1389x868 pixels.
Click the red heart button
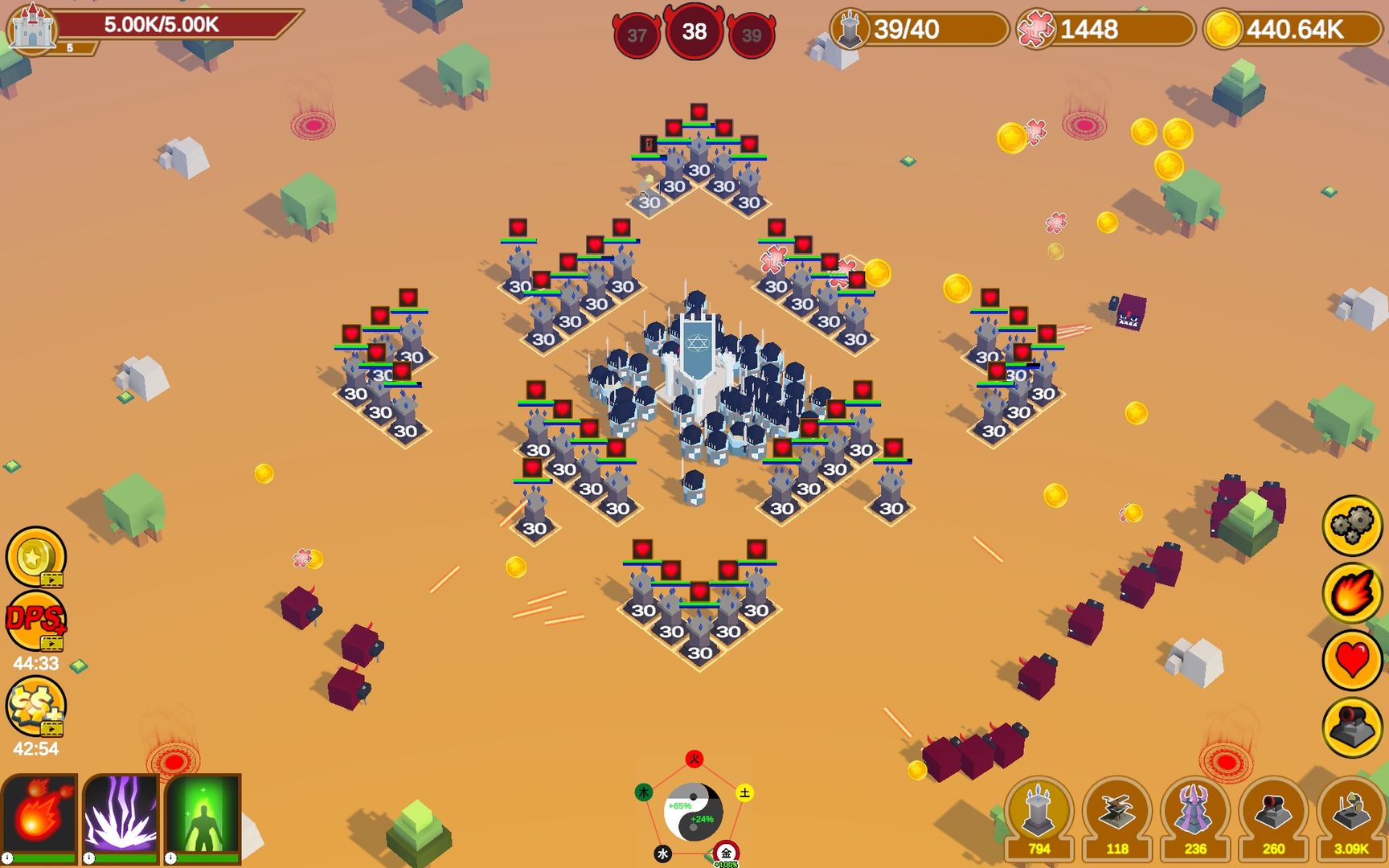point(1352,661)
